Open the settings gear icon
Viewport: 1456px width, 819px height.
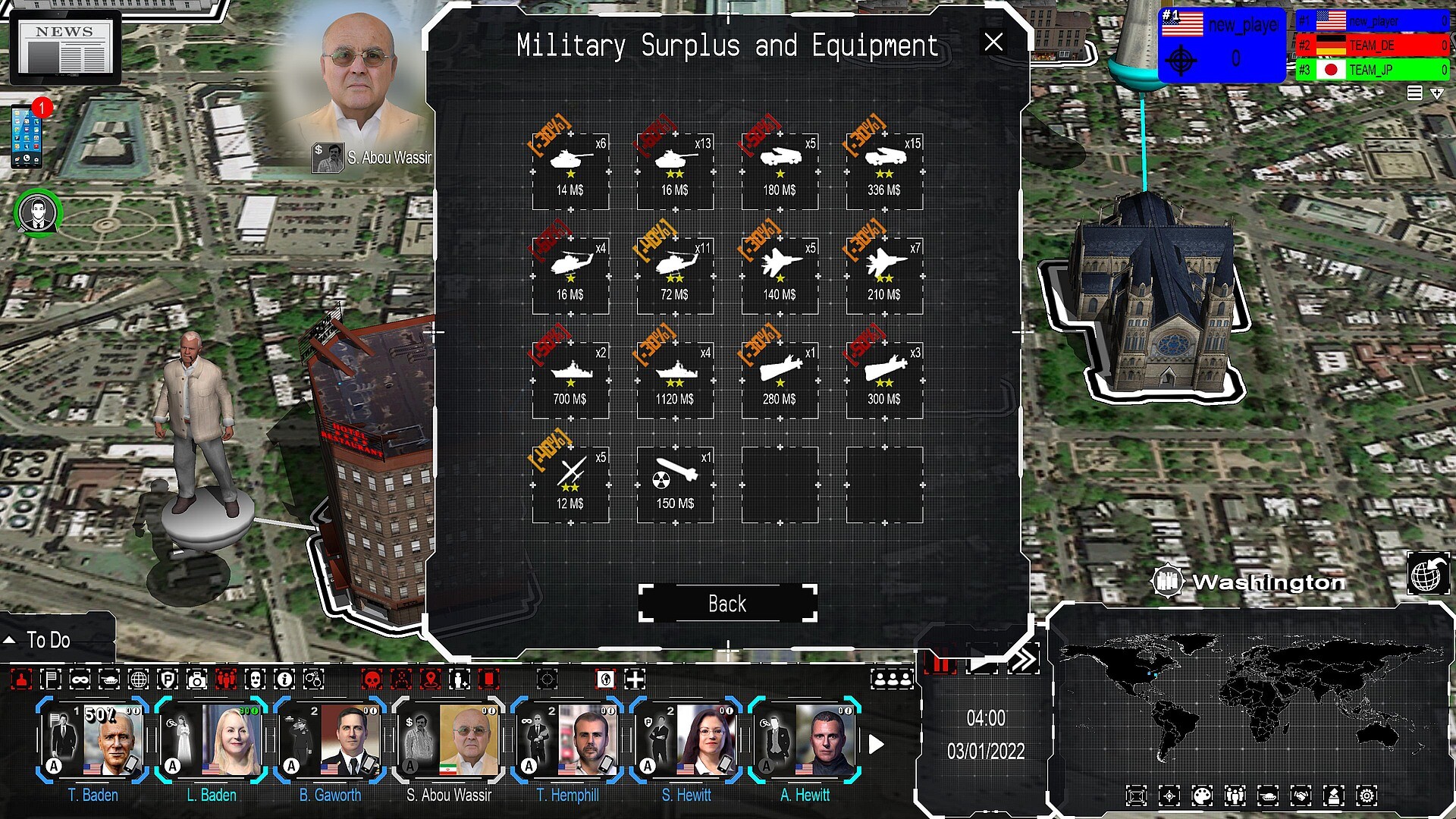pyautogui.click(x=1367, y=795)
